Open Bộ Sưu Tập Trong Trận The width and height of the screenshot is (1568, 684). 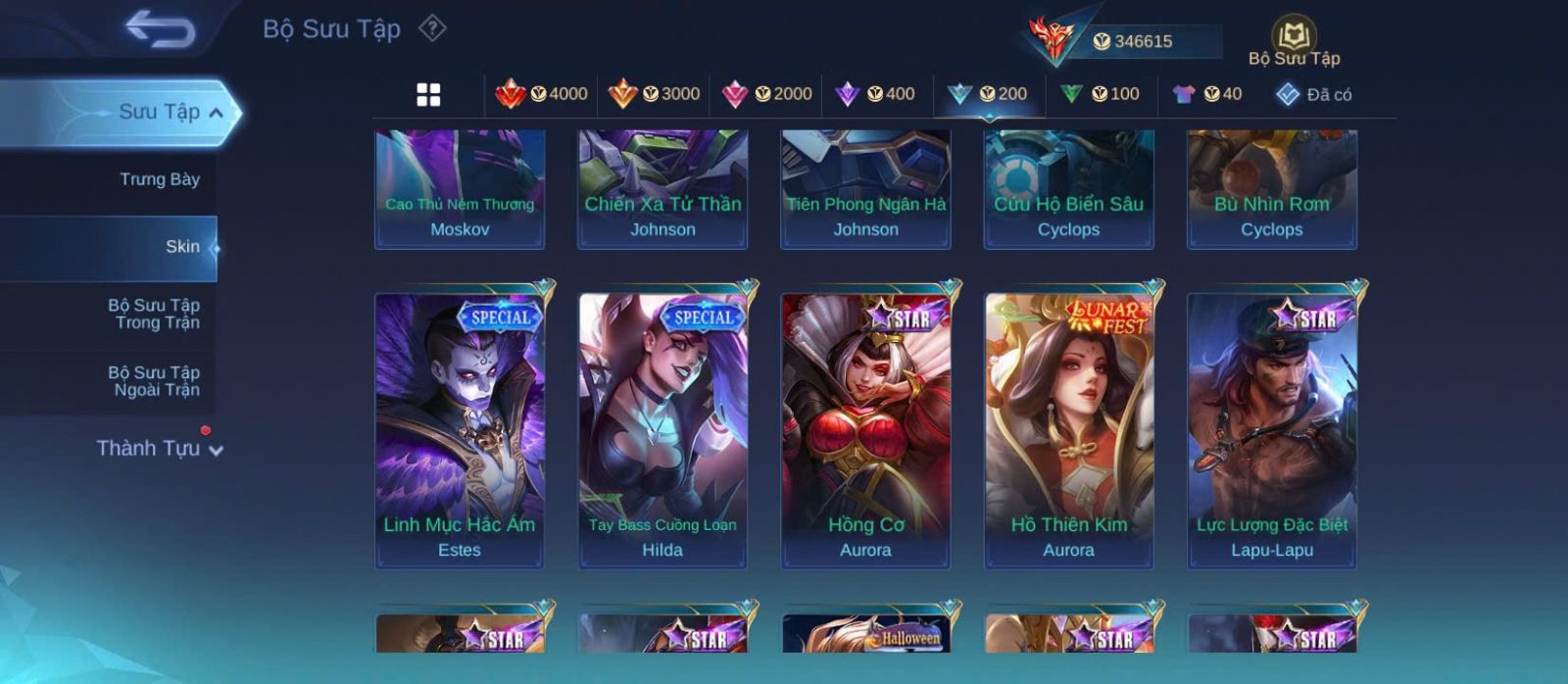pyautogui.click(x=154, y=314)
